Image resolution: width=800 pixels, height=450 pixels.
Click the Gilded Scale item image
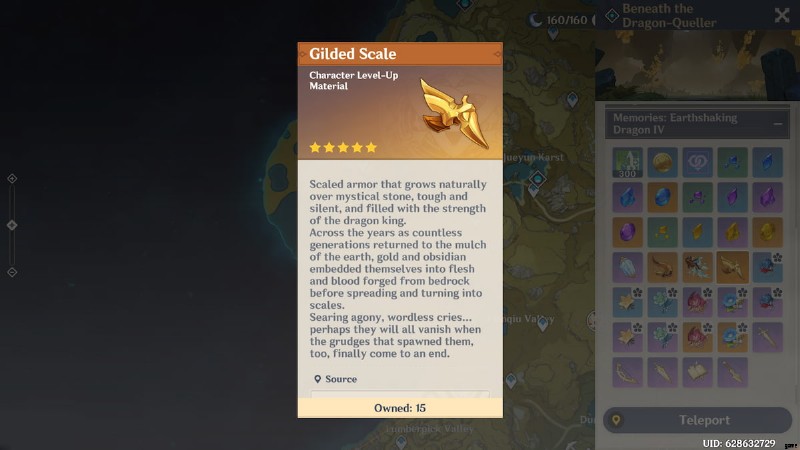[x=453, y=113]
